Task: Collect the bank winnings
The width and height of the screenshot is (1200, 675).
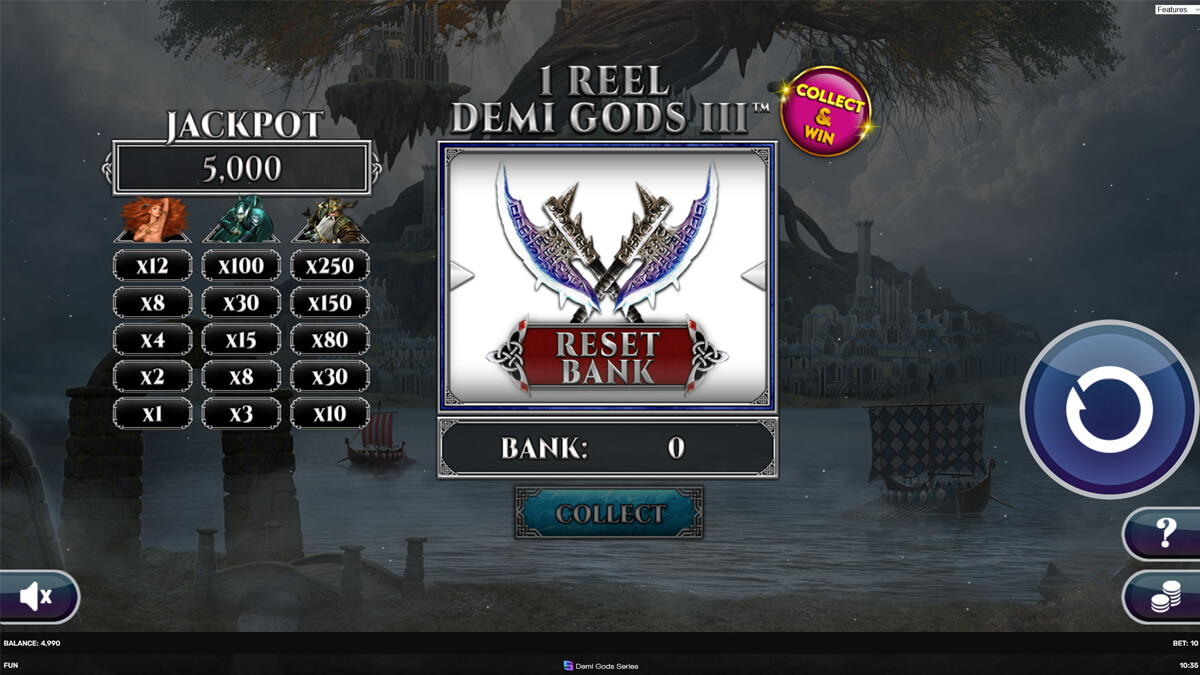Action: 609,513
